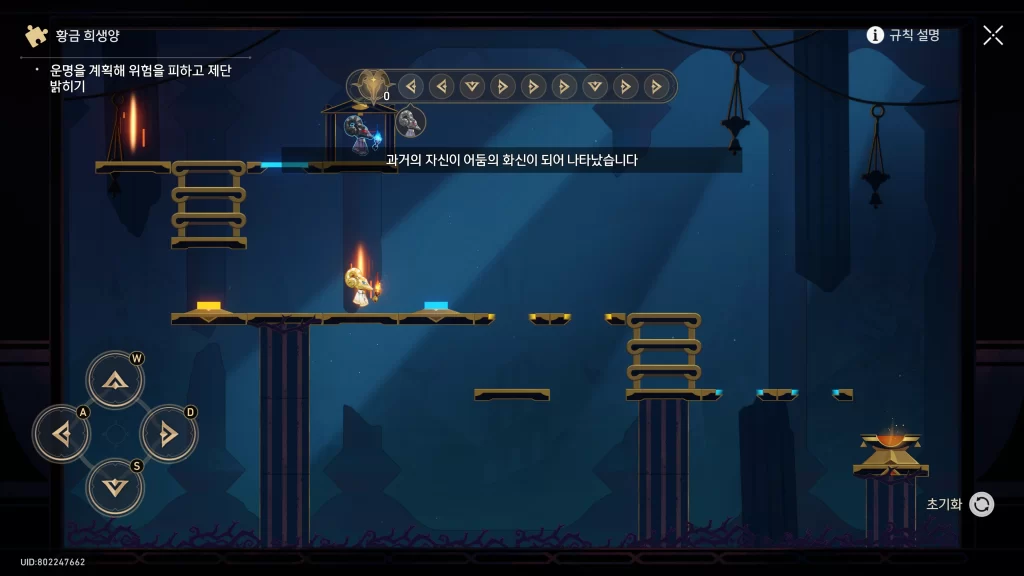Tap the A left-arrow move button
This screenshot has height=576, width=1024.
(x=62, y=433)
